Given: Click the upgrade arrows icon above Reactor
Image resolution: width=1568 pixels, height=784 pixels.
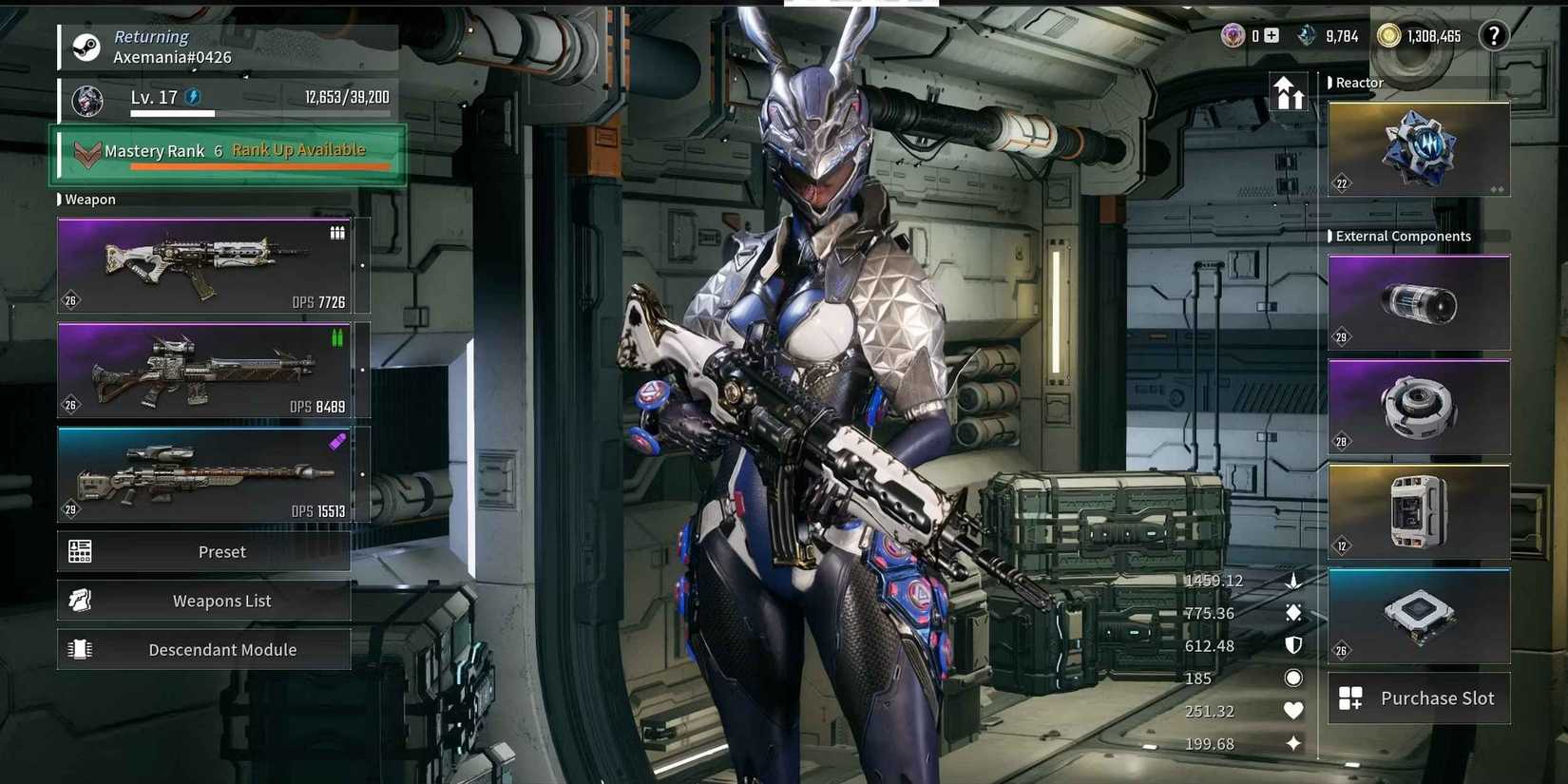Looking at the screenshot, I should (x=1290, y=92).
